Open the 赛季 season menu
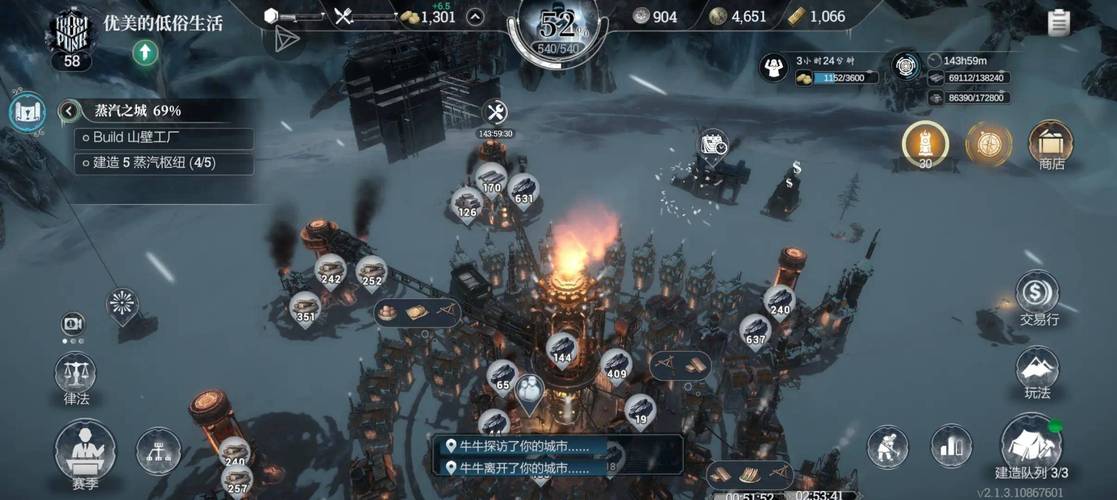 point(85,452)
